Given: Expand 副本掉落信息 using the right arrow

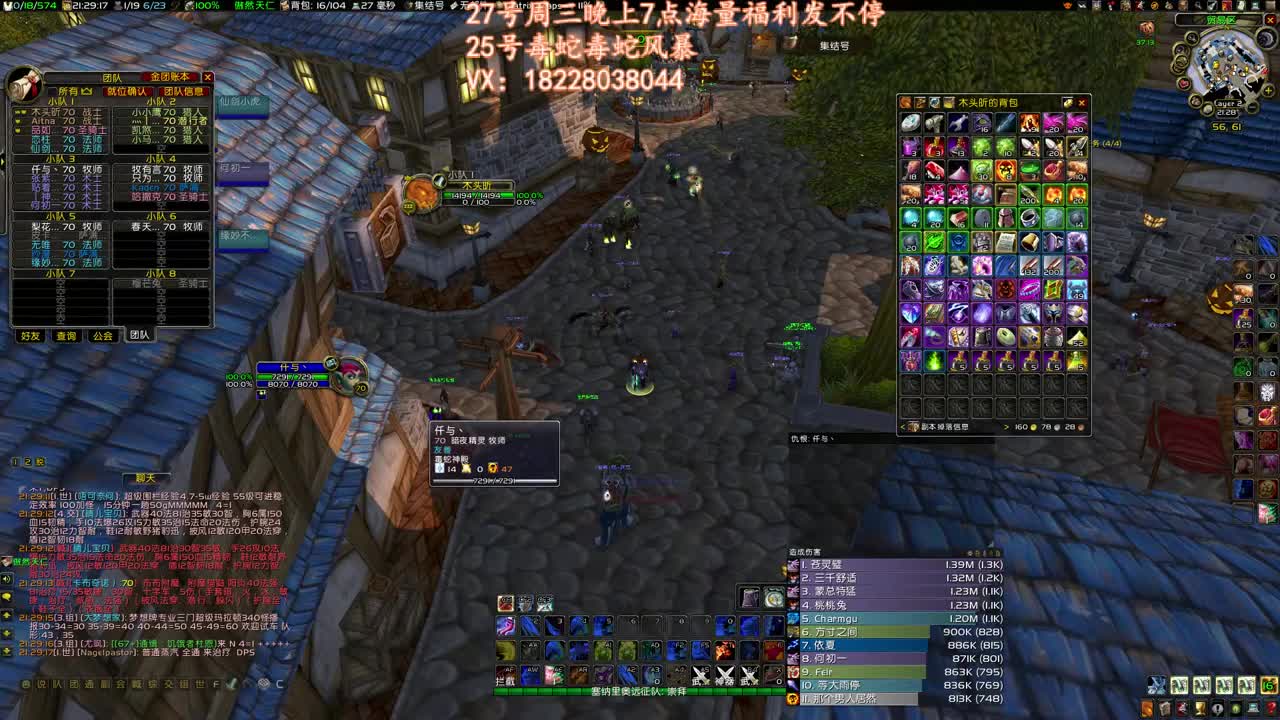Looking at the screenshot, I should point(1006,427).
